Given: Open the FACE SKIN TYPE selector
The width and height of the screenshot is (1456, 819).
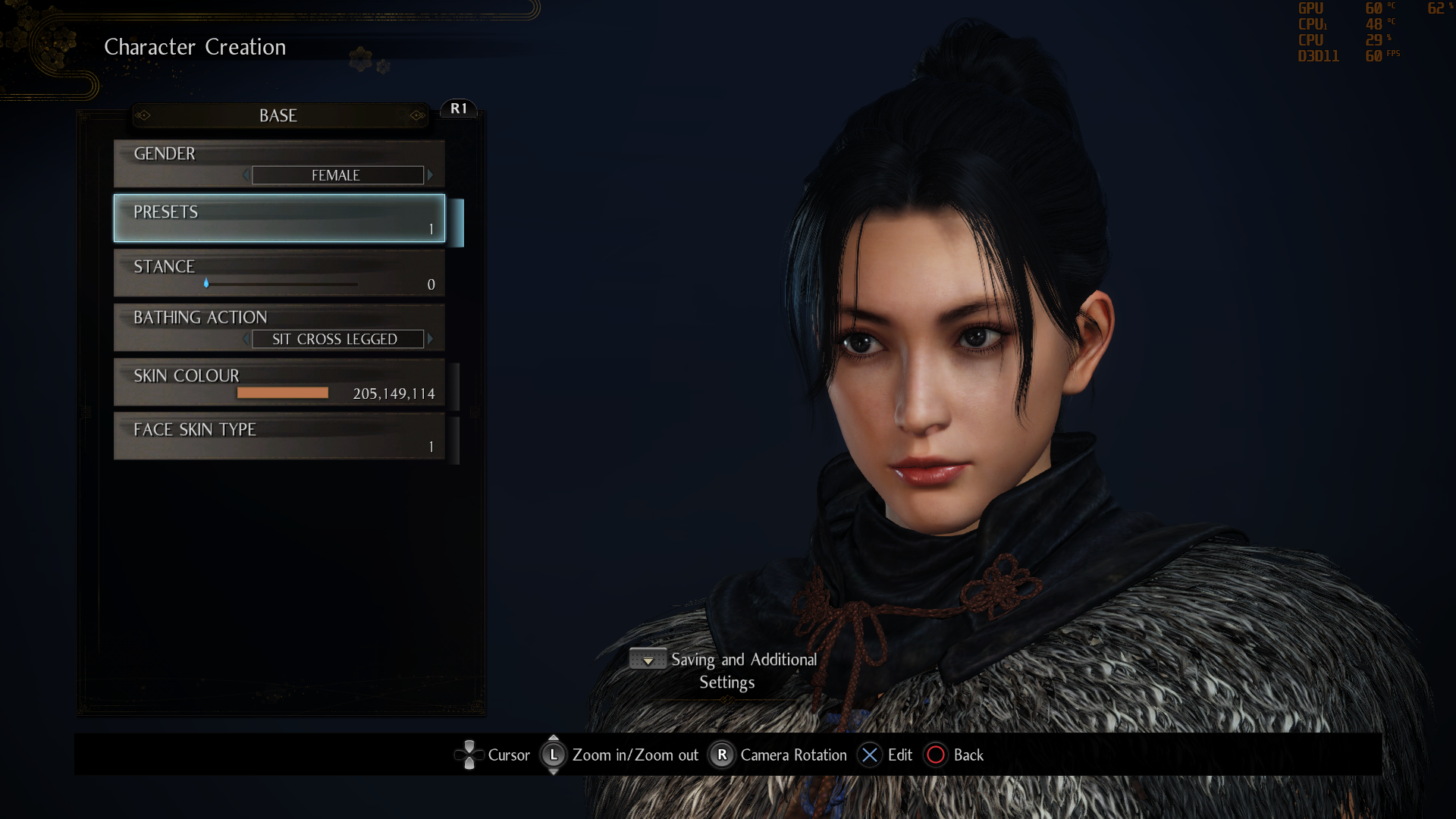Looking at the screenshot, I should pyautogui.click(x=279, y=436).
